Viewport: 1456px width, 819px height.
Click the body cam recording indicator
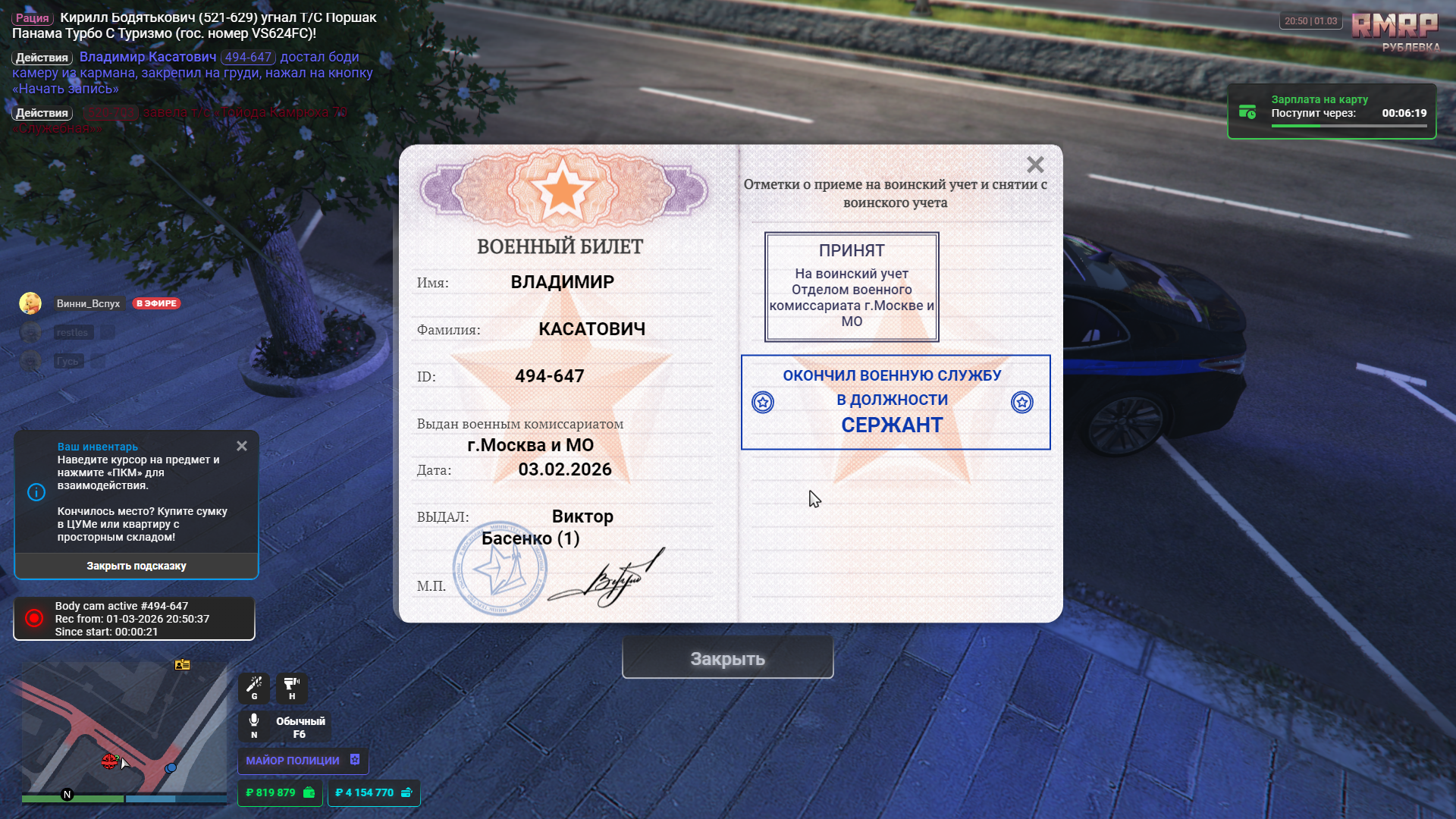[133, 618]
